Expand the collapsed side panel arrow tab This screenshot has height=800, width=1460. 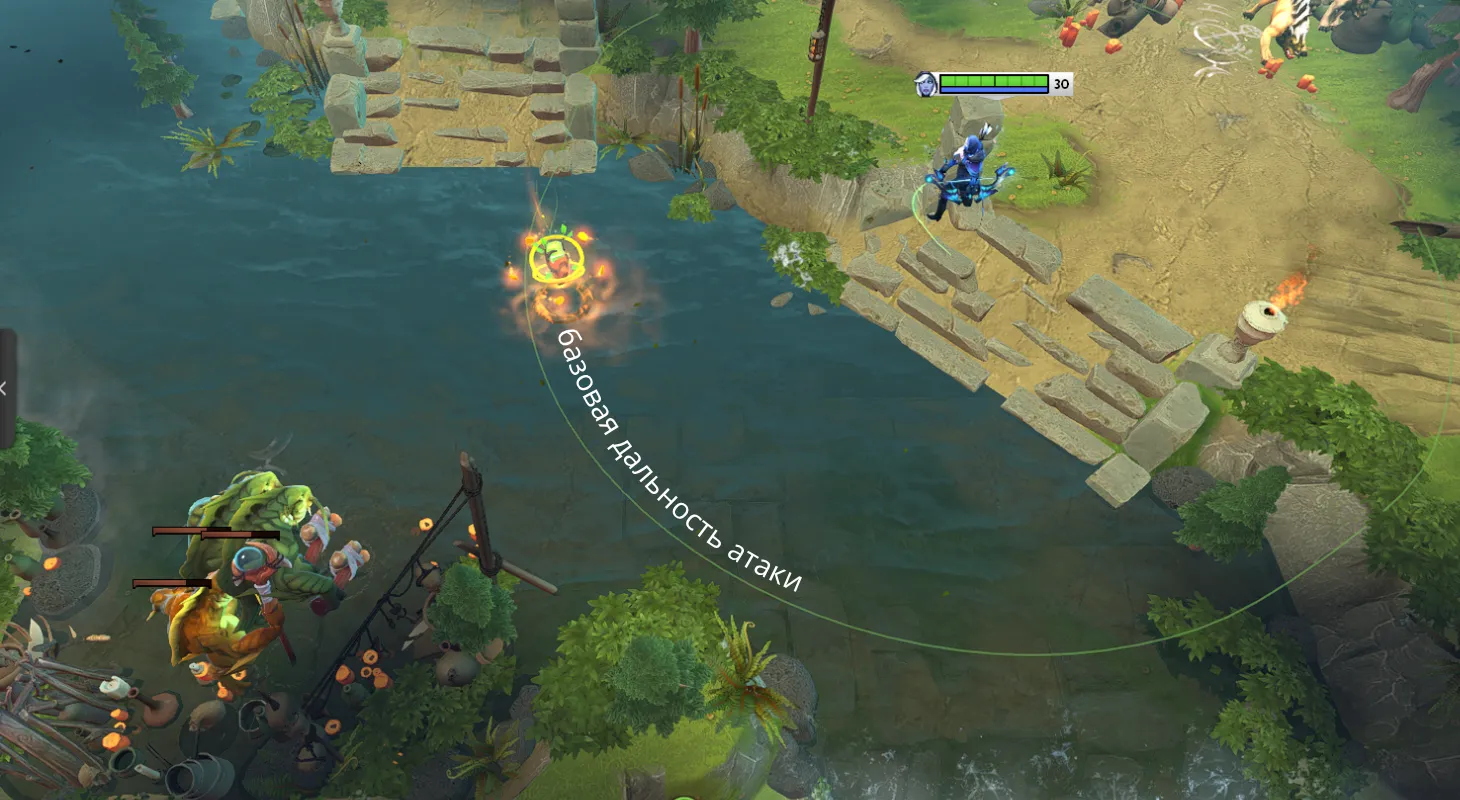[6, 388]
